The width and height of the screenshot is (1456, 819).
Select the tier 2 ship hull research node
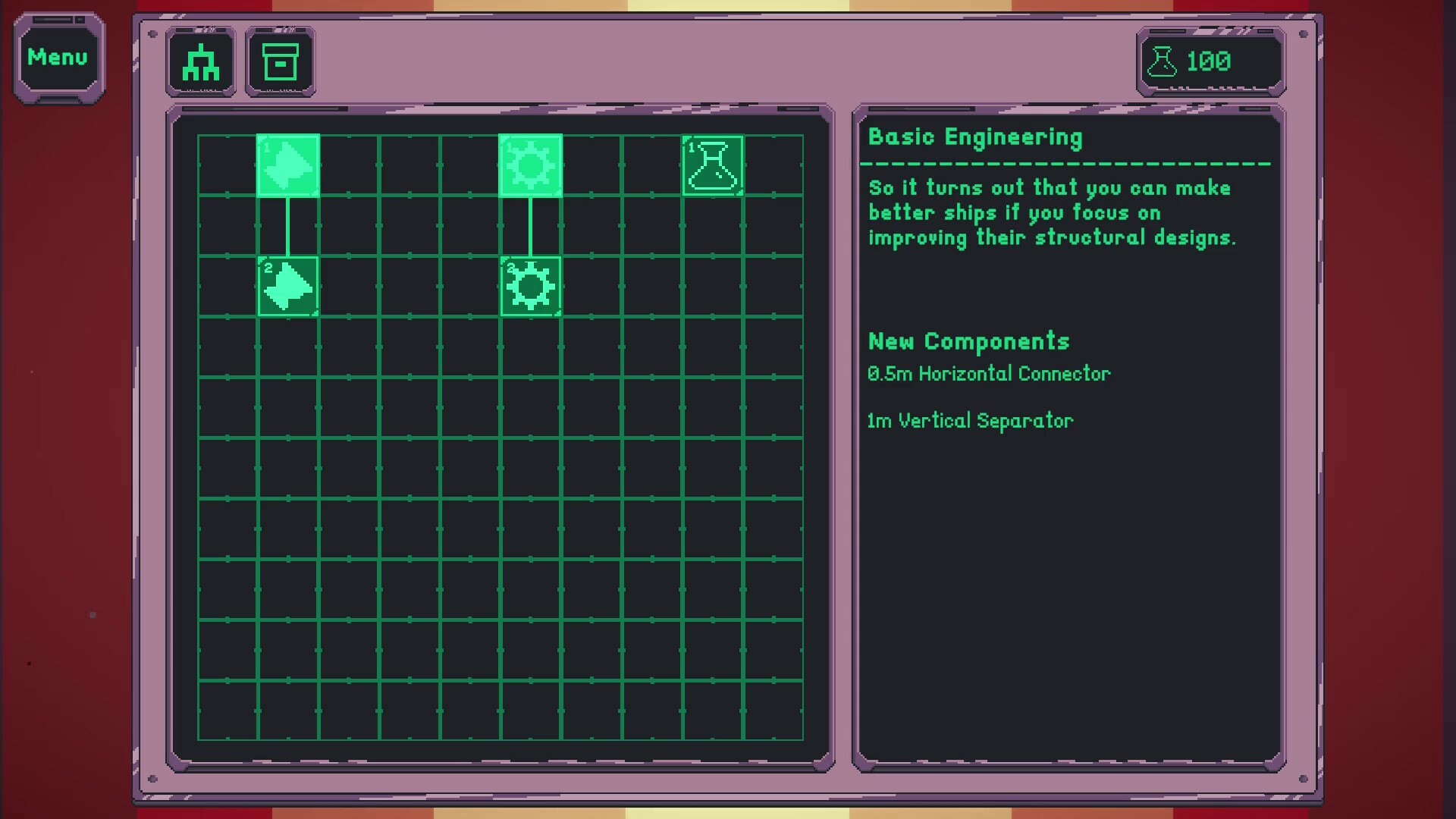[287, 286]
